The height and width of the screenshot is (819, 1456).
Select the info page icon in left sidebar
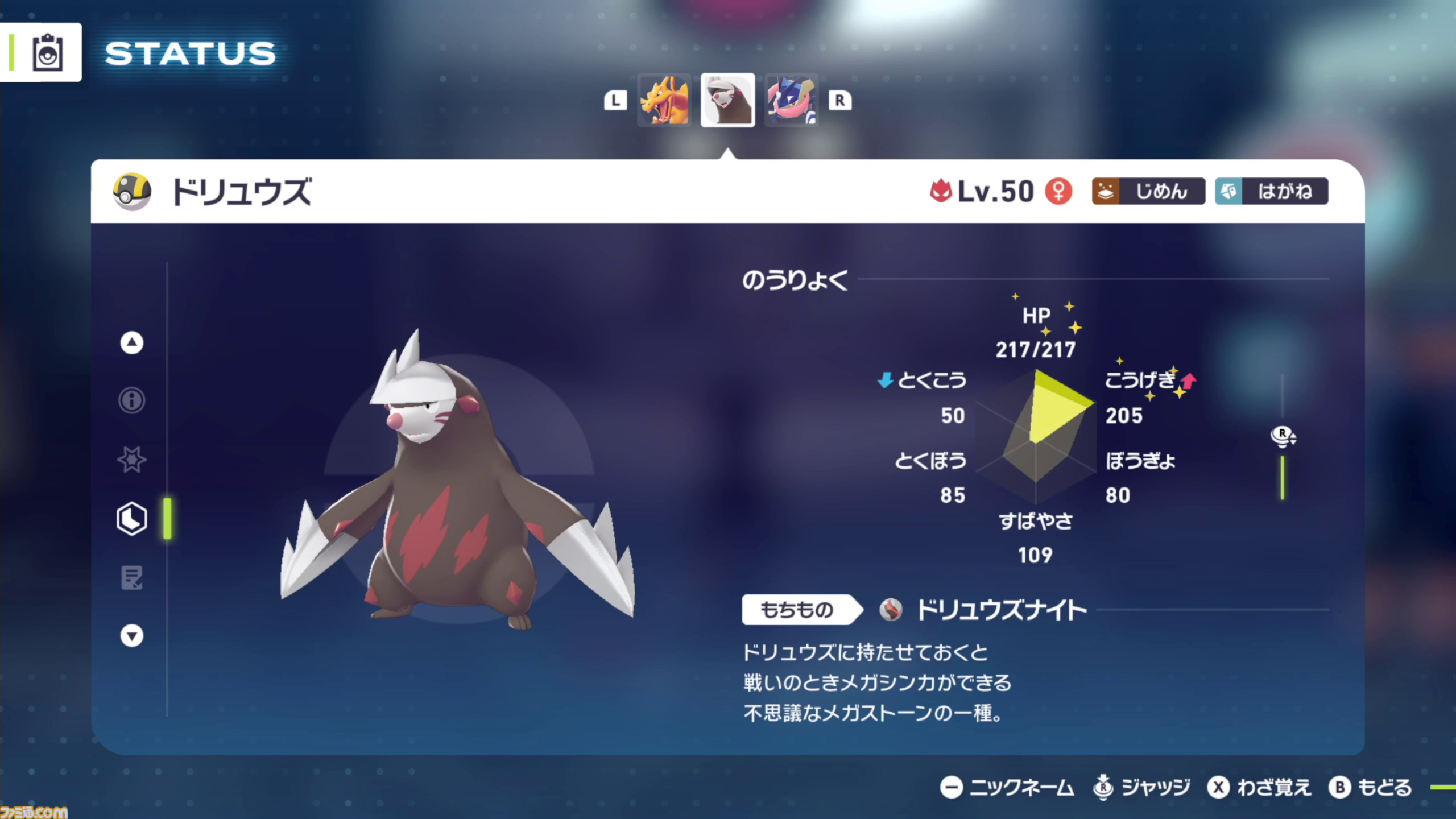coord(131,400)
